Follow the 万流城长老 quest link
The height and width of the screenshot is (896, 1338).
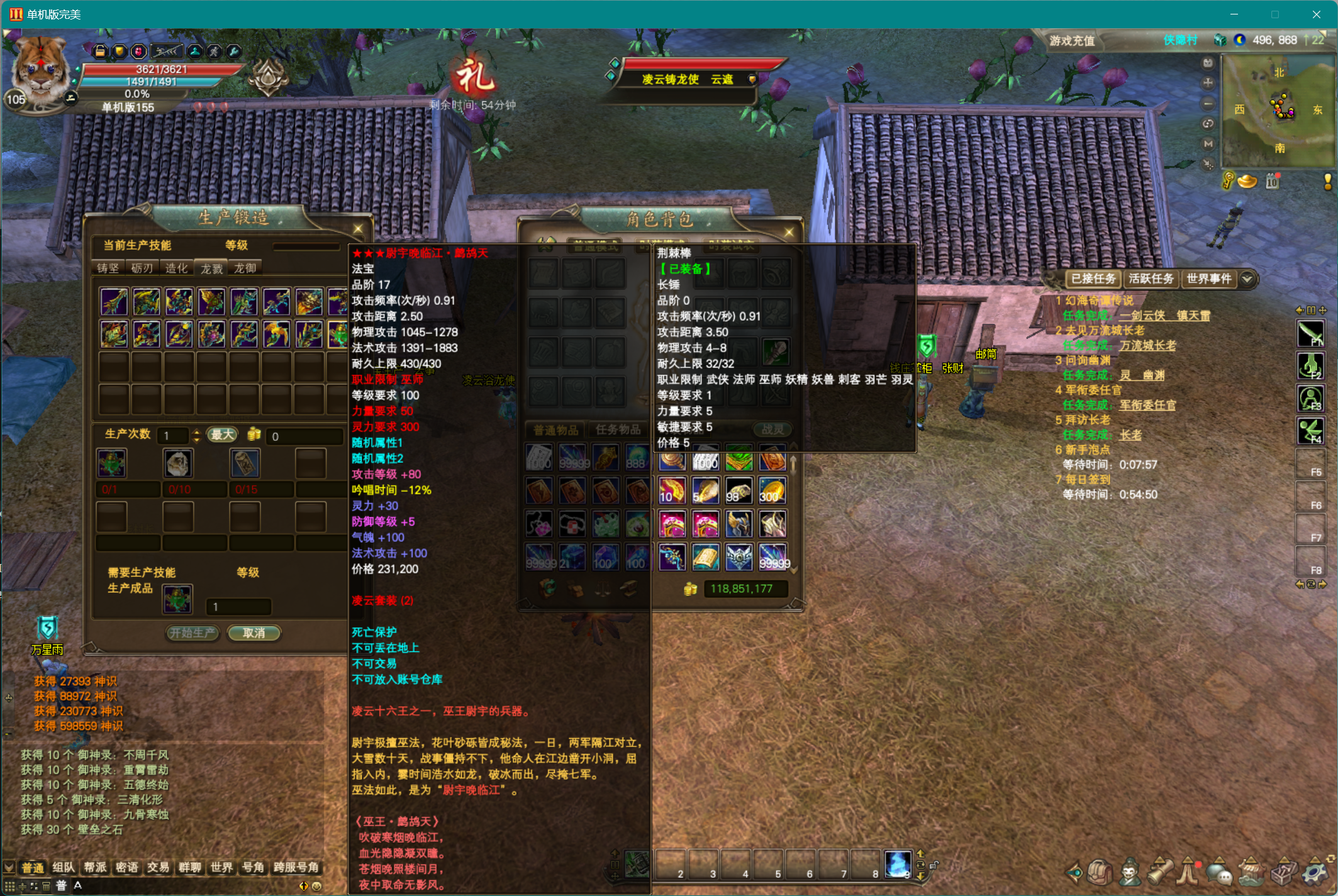[1147, 346]
